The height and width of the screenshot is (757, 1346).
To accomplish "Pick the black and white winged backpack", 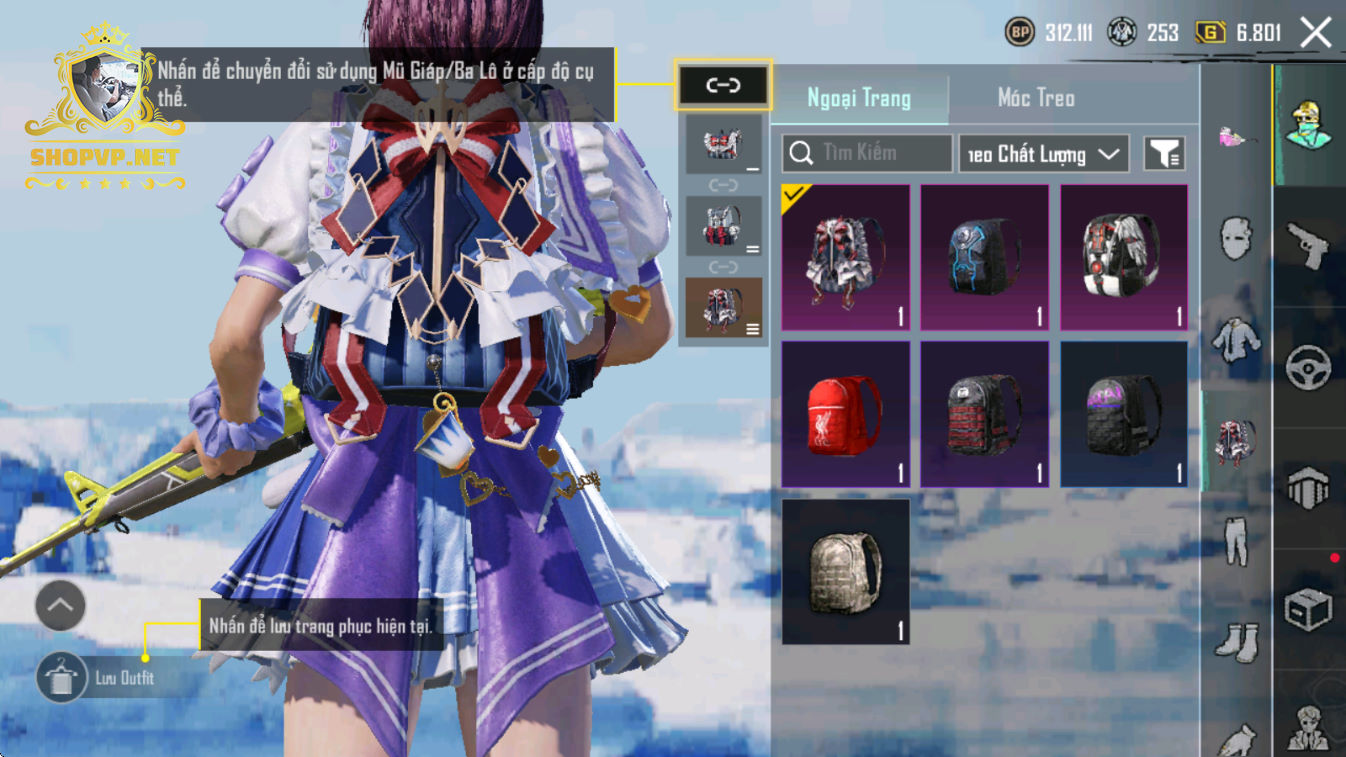I will (1124, 257).
